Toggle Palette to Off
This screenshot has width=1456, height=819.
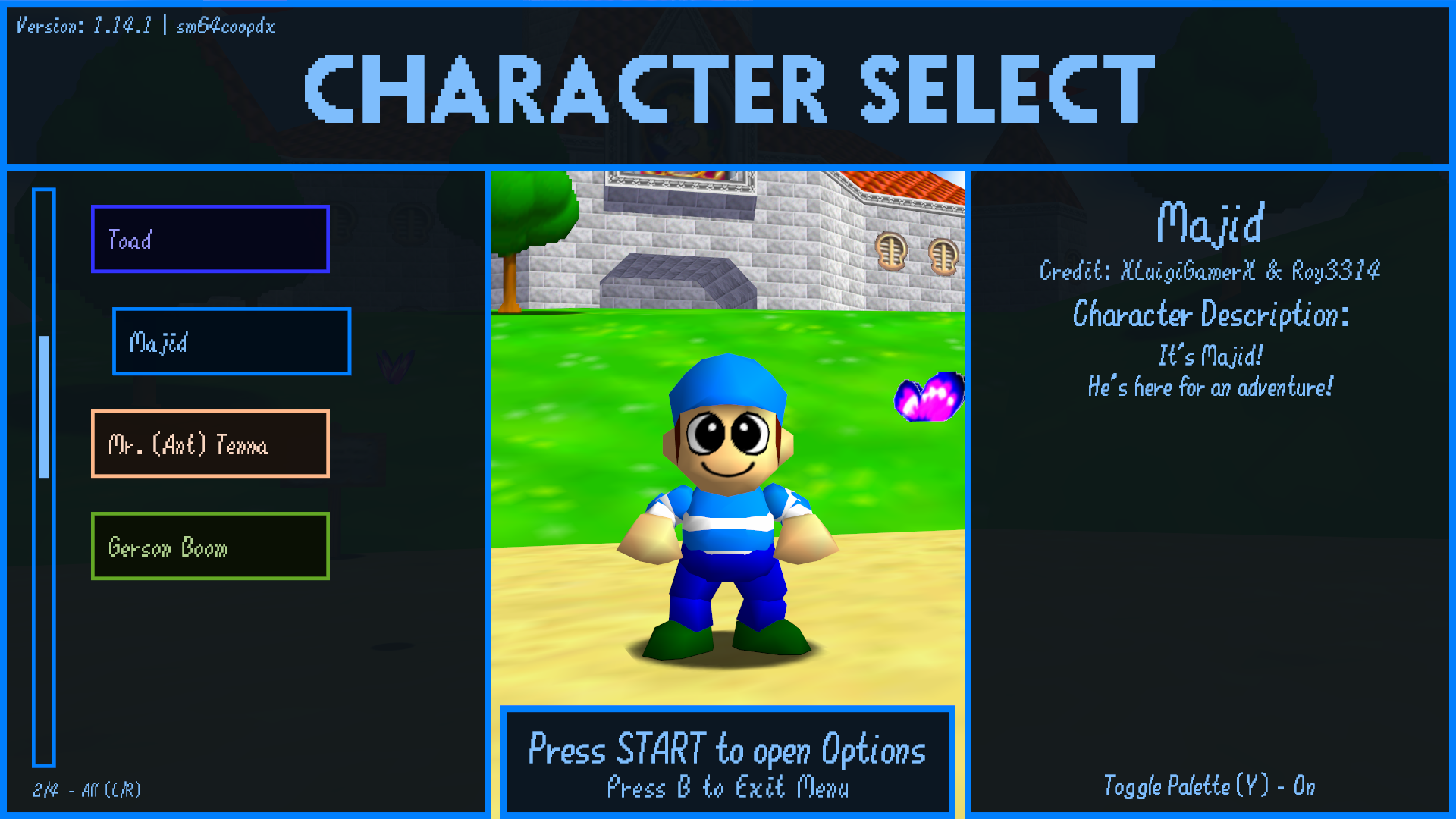(x=1210, y=787)
